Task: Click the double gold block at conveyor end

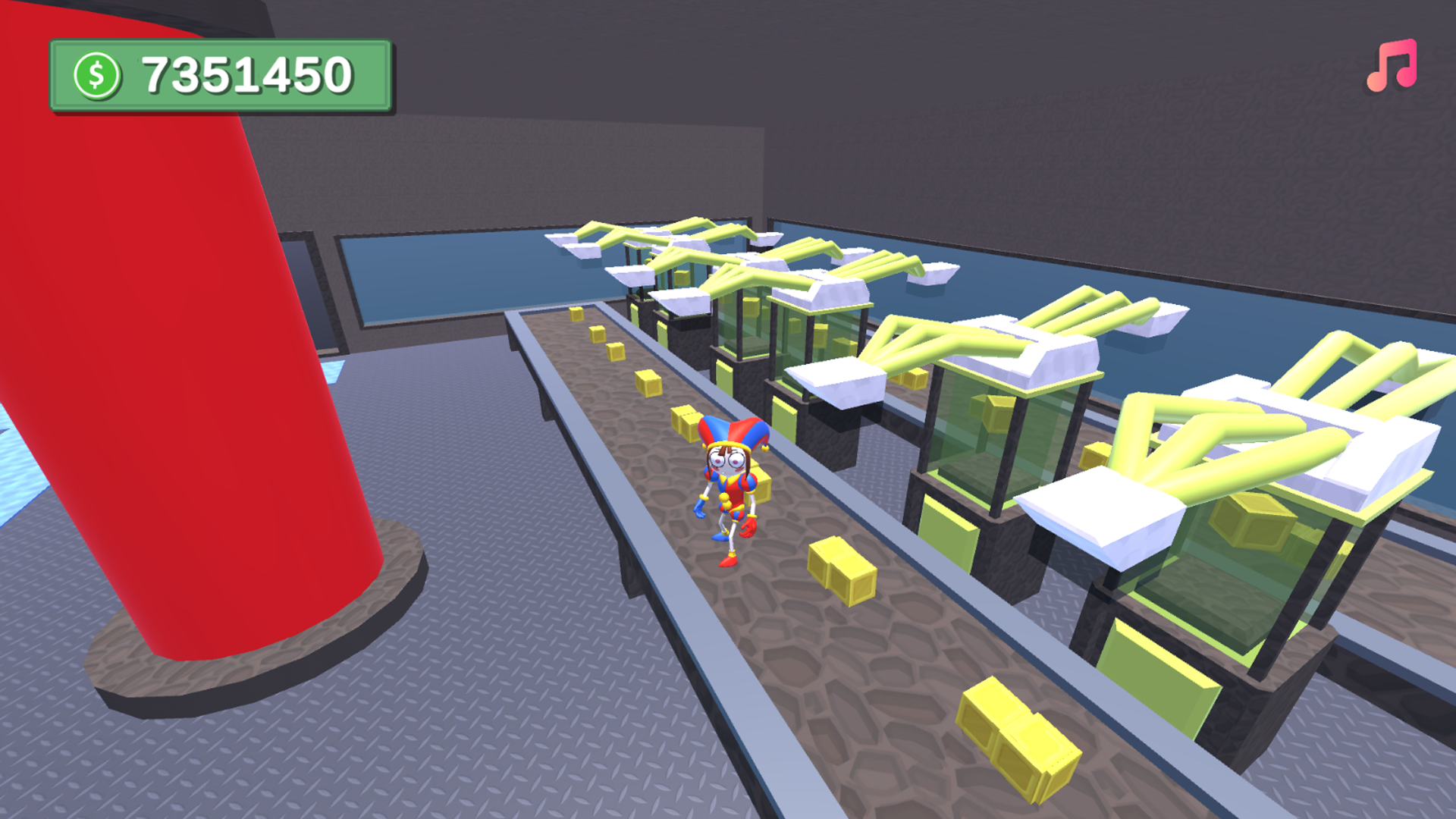Action: click(x=1020, y=736)
